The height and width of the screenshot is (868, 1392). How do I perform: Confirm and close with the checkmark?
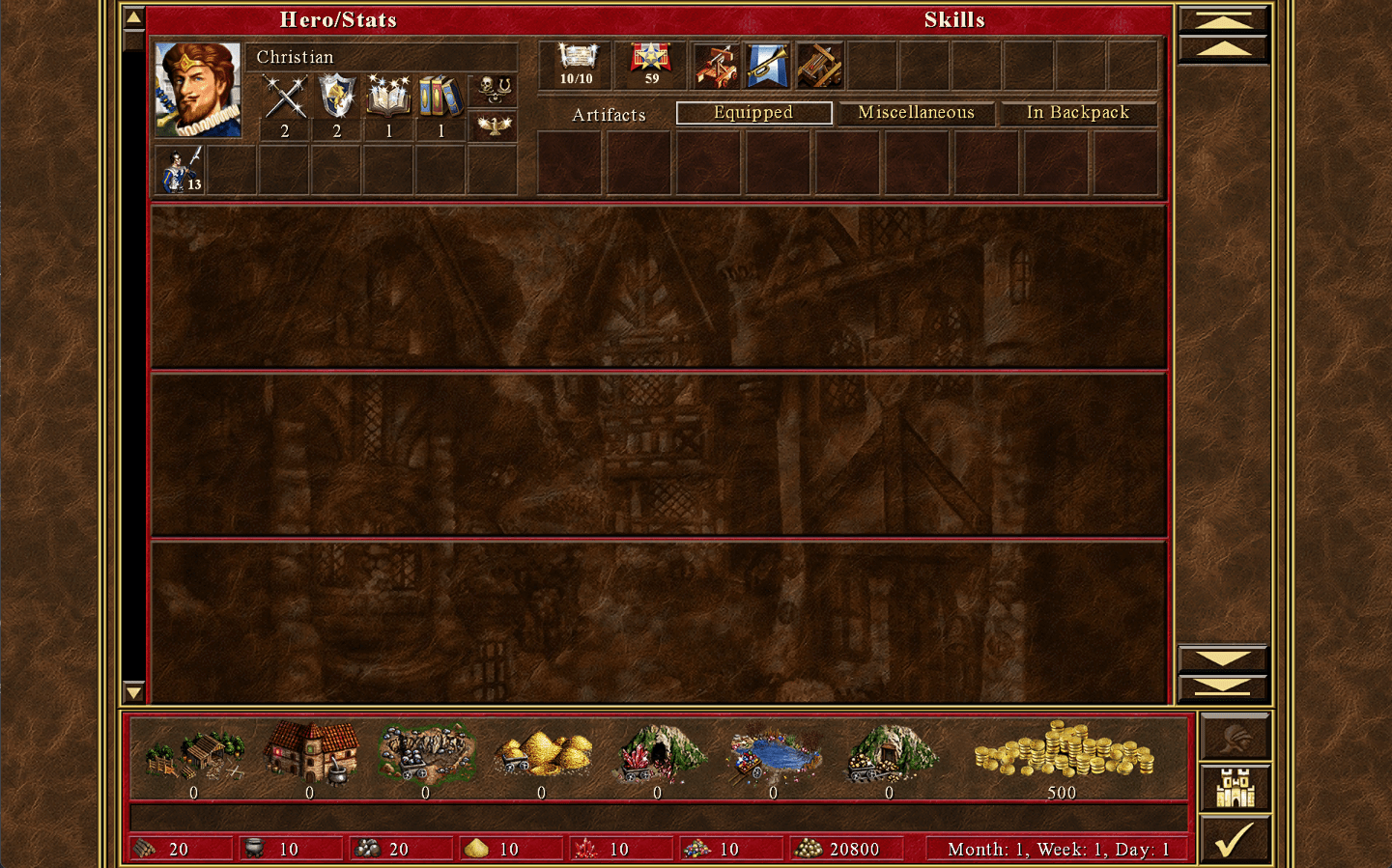[1235, 839]
